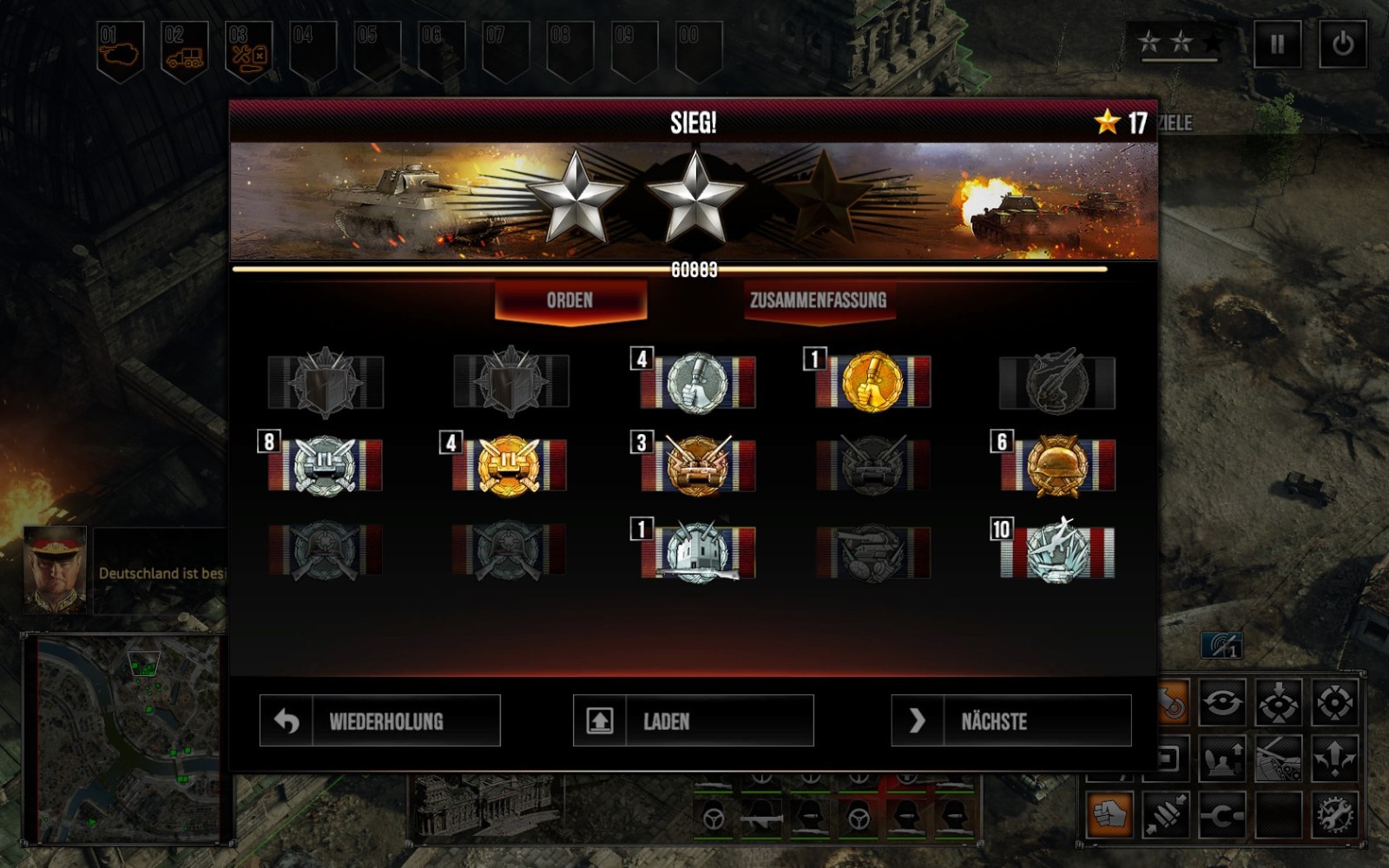The image size is (1389, 868).
Task: Click the eye-shaped command icon
Action: (x=1222, y=701)
